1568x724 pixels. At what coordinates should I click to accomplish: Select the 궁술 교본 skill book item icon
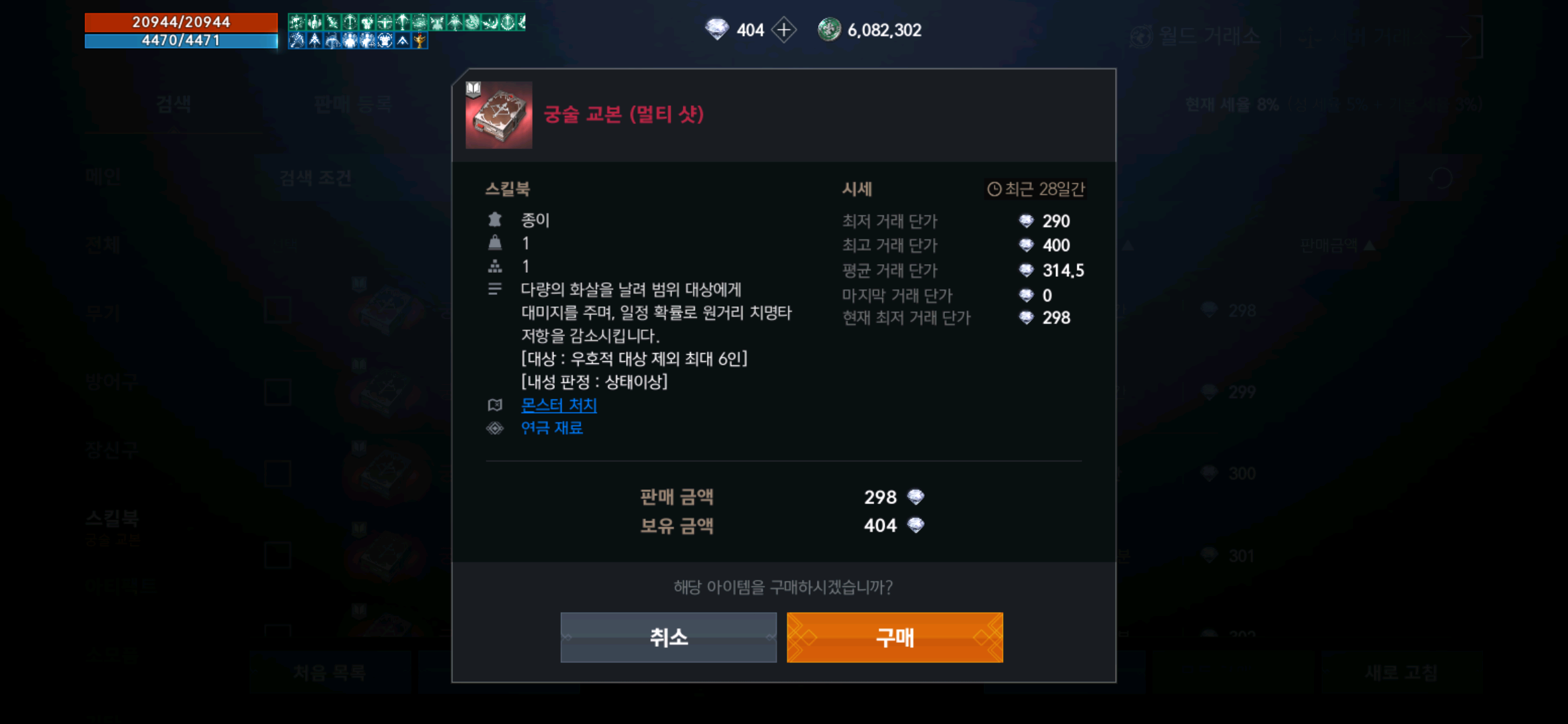tap(499, 114)
